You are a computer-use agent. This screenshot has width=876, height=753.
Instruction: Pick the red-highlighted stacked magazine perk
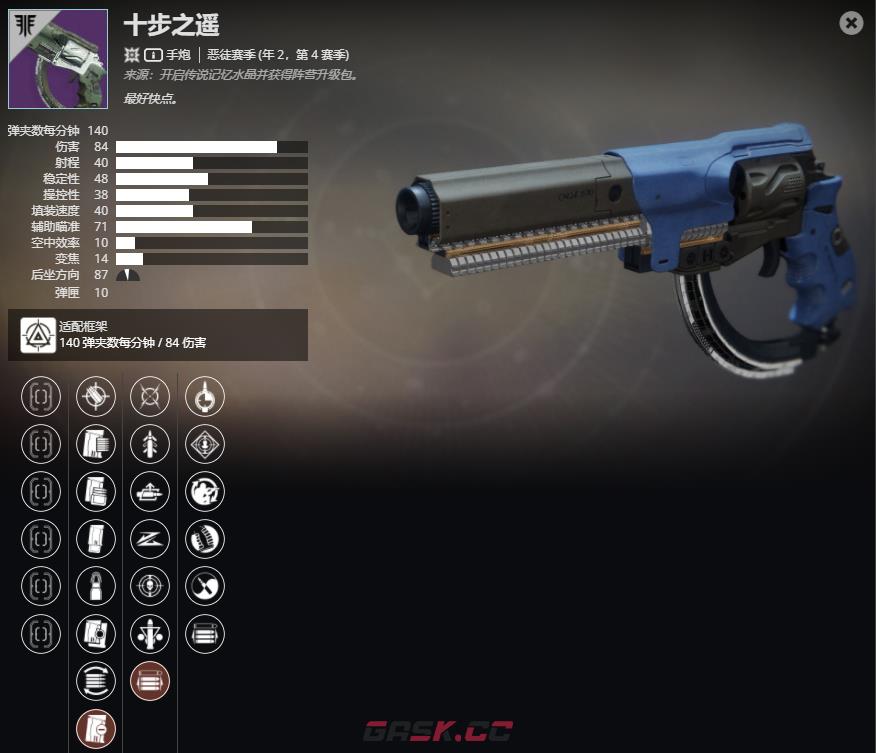click(x=150, y=681)
